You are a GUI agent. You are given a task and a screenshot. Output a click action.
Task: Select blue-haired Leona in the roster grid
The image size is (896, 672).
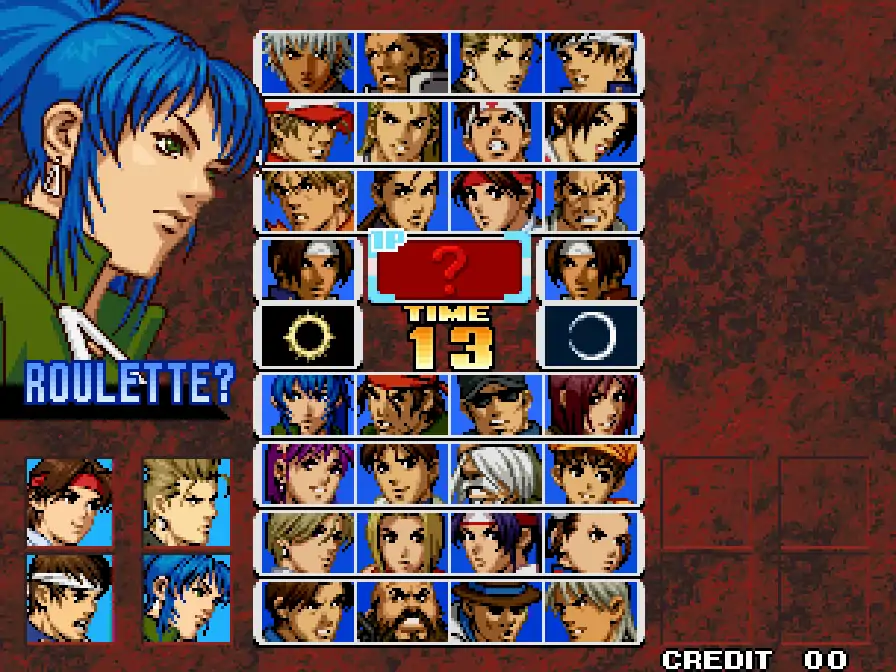(308, 405)
